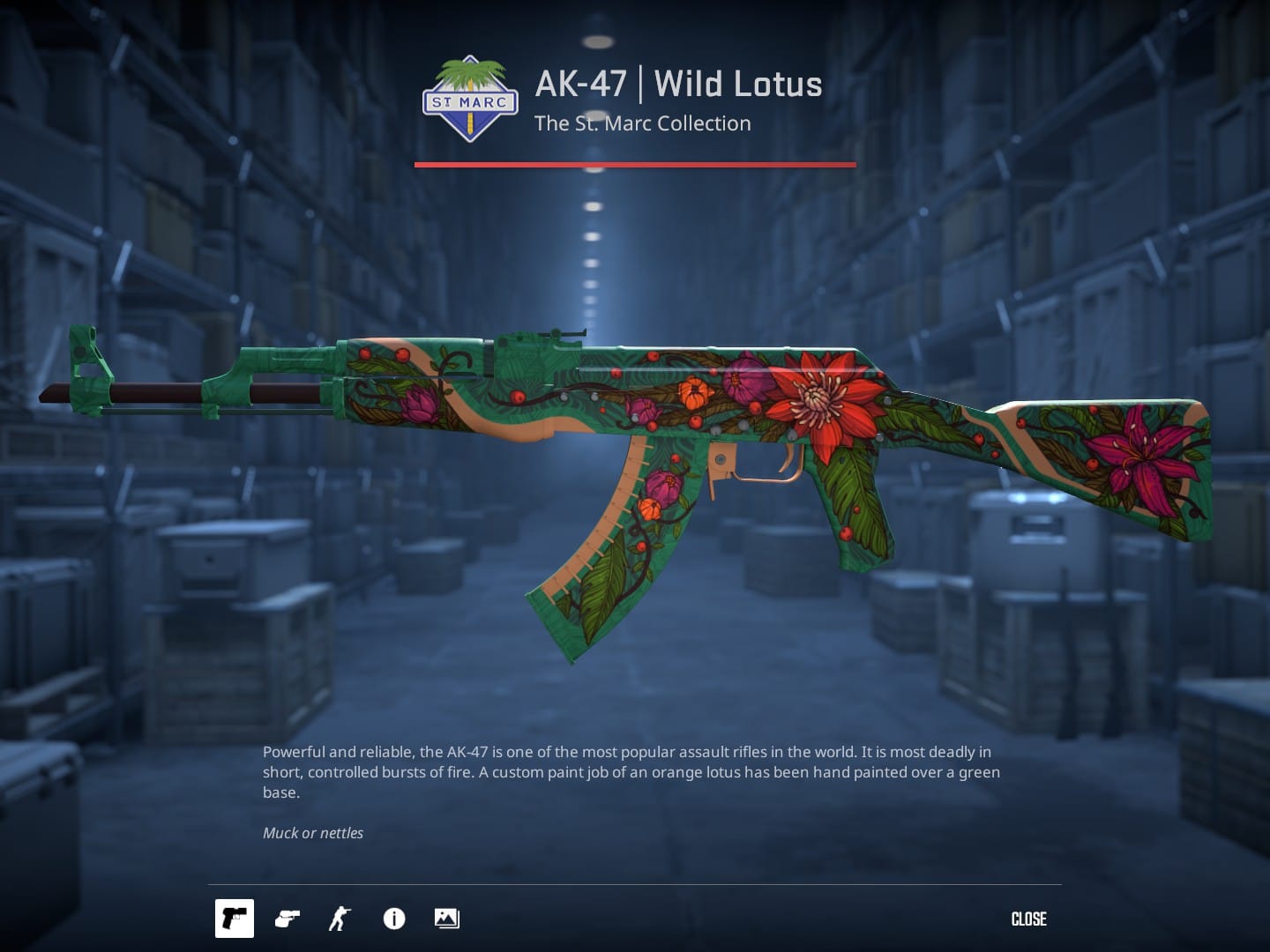This screenshot has height=952, width=1270.
Task: Open item details via the info icon
Action: tap(393, 919)
